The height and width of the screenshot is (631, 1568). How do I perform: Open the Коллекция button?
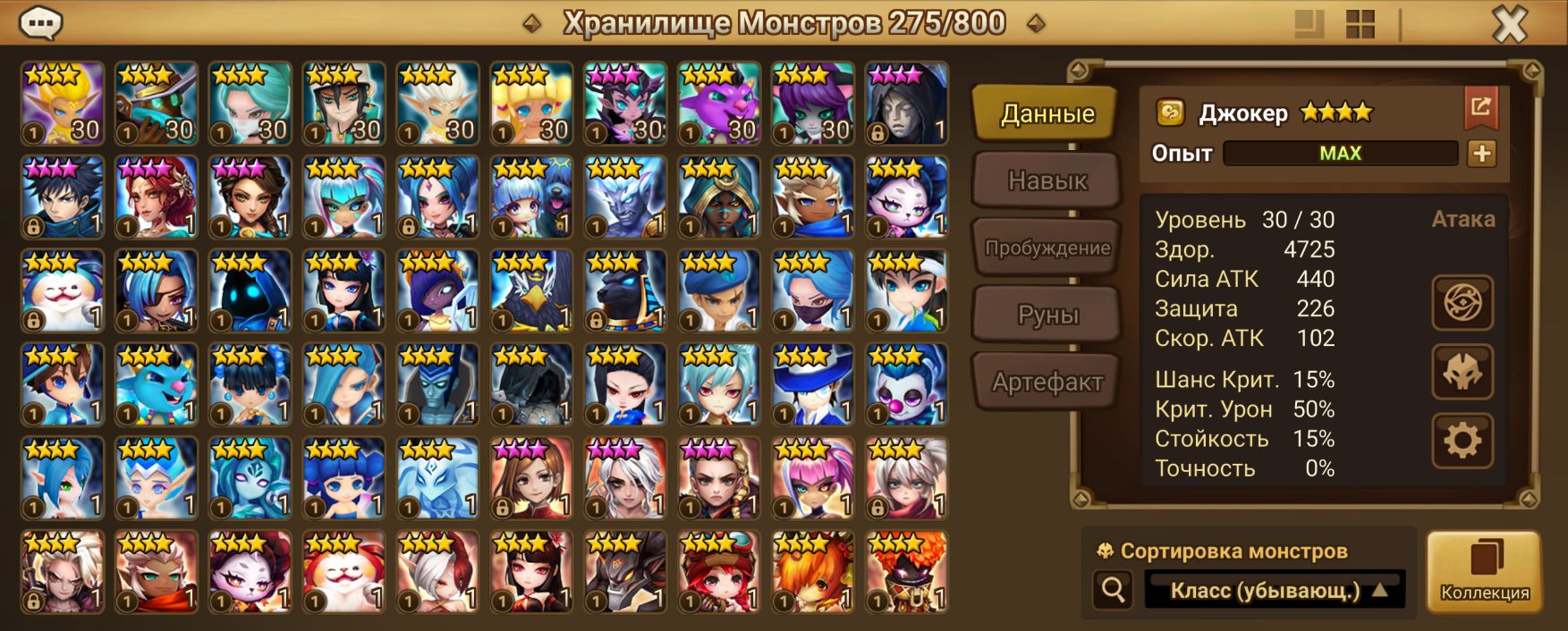[1484, 572]
